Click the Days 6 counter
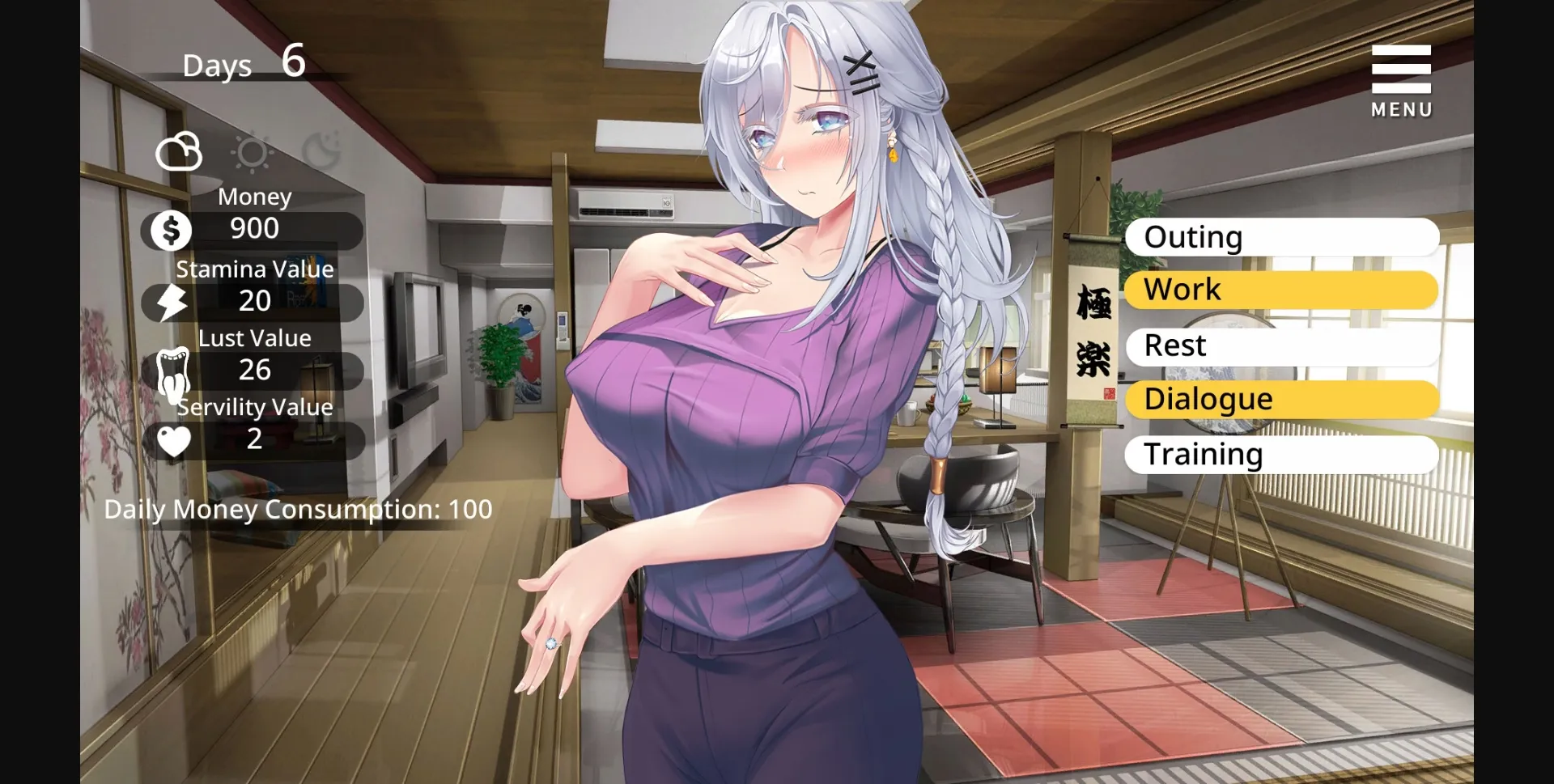The image size is (1554, 784). pyautogui.click(x=243, y=63)
